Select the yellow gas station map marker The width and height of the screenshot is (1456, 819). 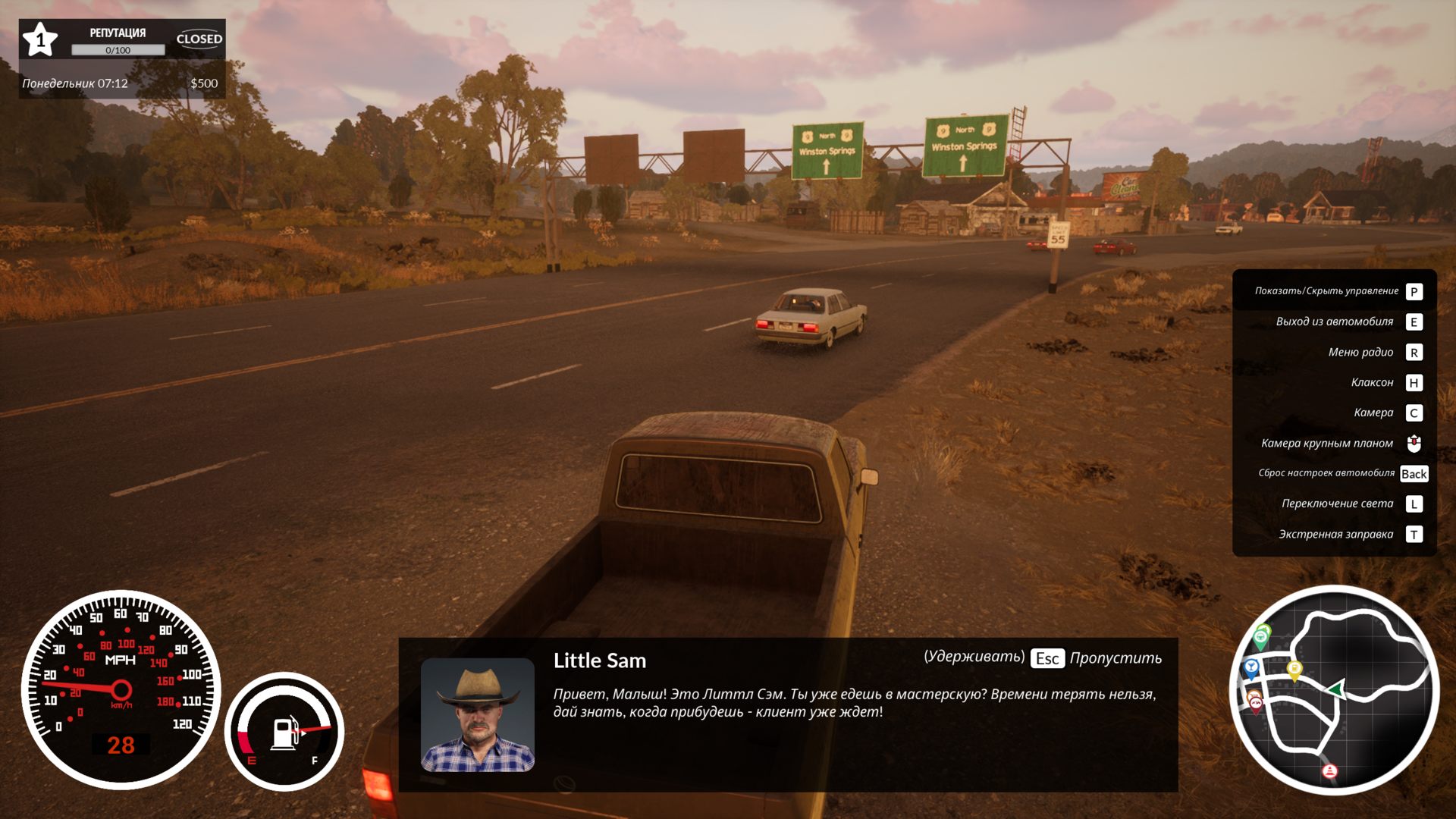coord(1294,669)
